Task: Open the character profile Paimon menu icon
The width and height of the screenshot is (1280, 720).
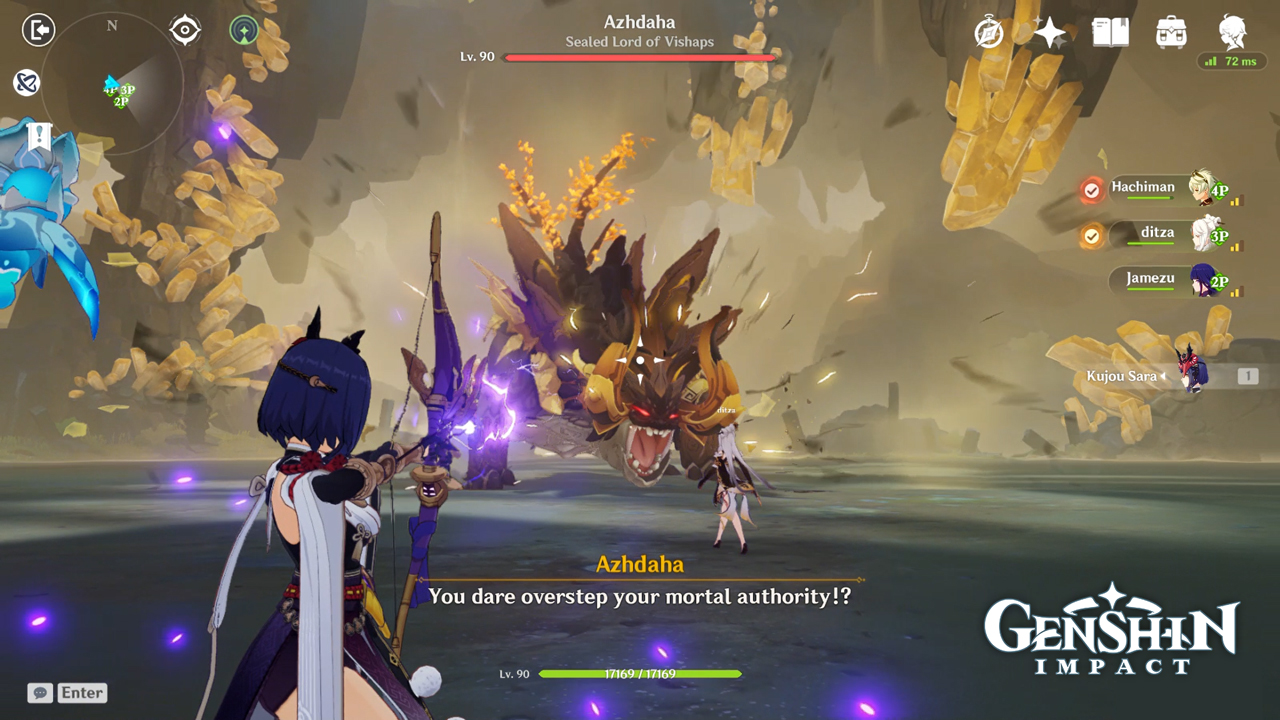Action: click(1231, 32)
